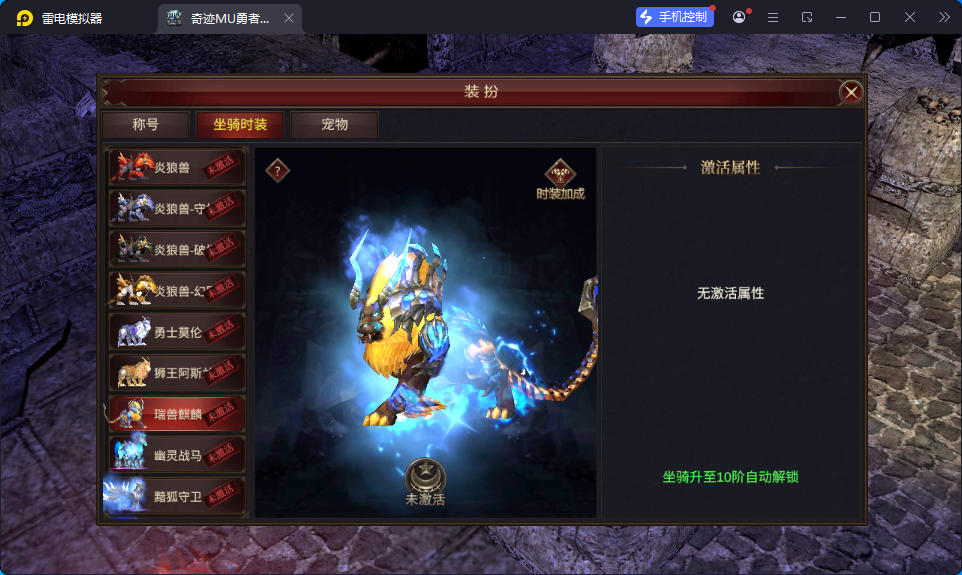
Task: Select the first 炎狼兽 mount skin
Action: (x=177, y=168)
